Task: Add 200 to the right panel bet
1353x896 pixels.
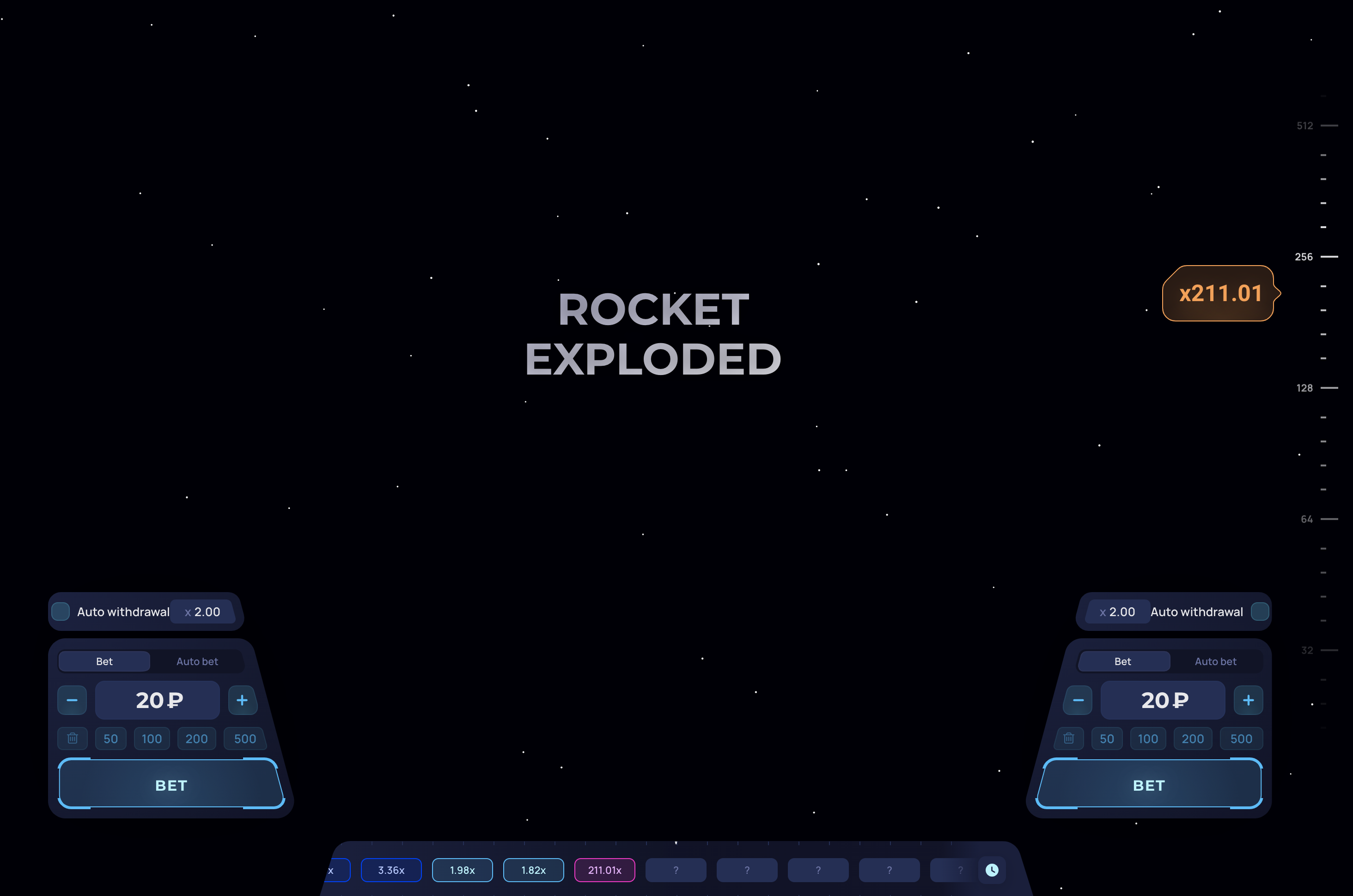Action: pyautogui.click(x=1192, y=739)
